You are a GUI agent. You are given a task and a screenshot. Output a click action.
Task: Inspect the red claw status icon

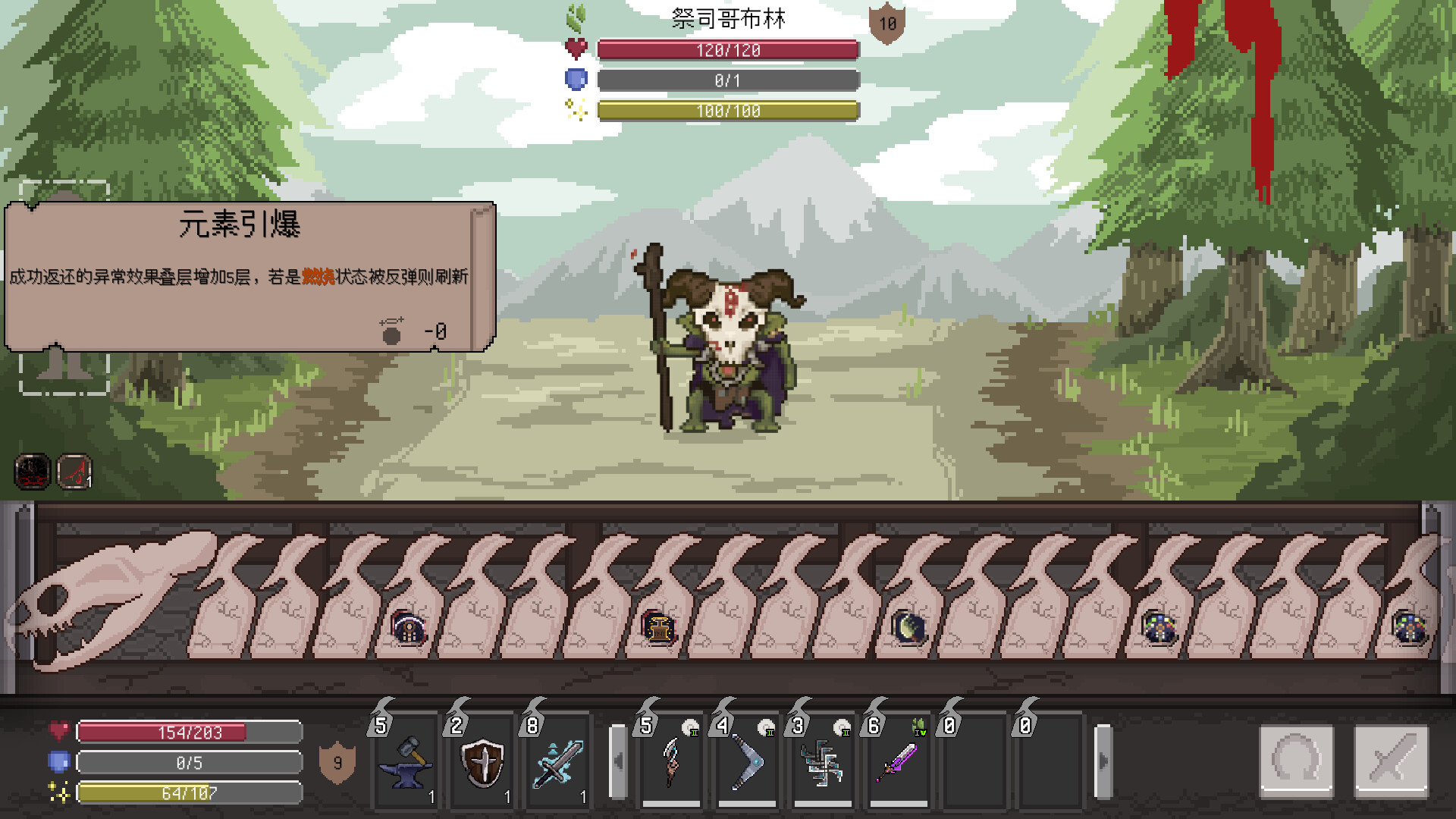[74, 472]
